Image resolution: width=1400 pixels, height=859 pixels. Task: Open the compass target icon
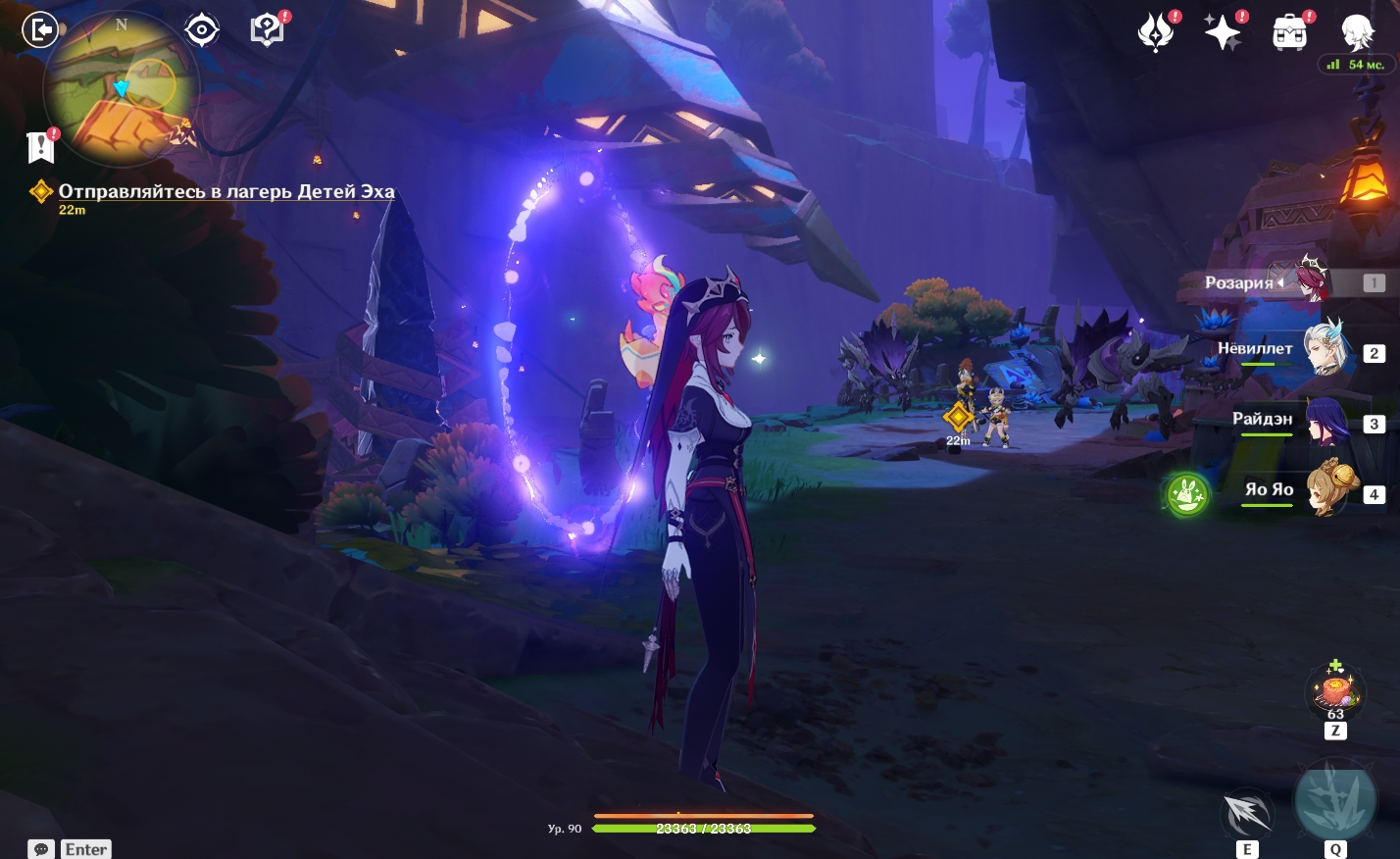coord(202,30)
